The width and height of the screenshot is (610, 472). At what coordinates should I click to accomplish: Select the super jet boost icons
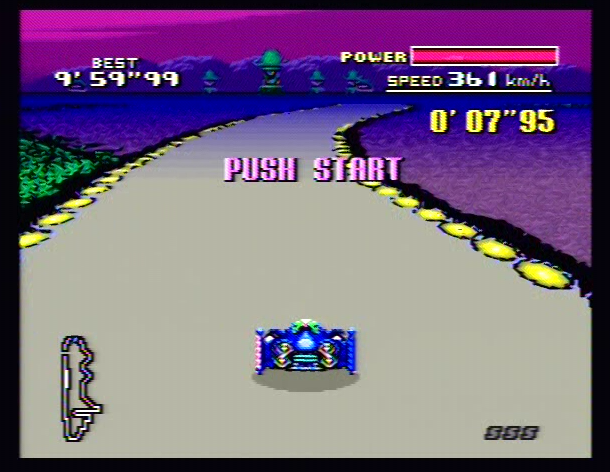pos(511,432)
